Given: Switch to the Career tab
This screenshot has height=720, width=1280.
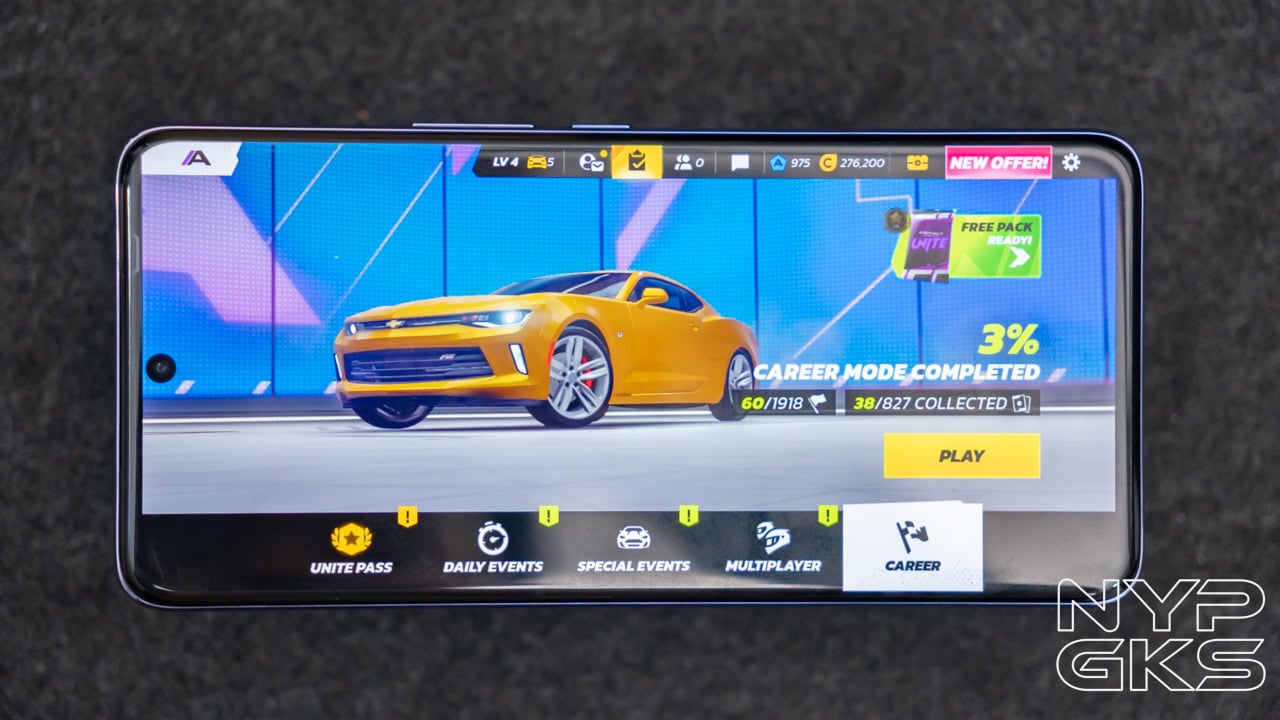Looking at the screenshot, I should (x=912, y=547).
